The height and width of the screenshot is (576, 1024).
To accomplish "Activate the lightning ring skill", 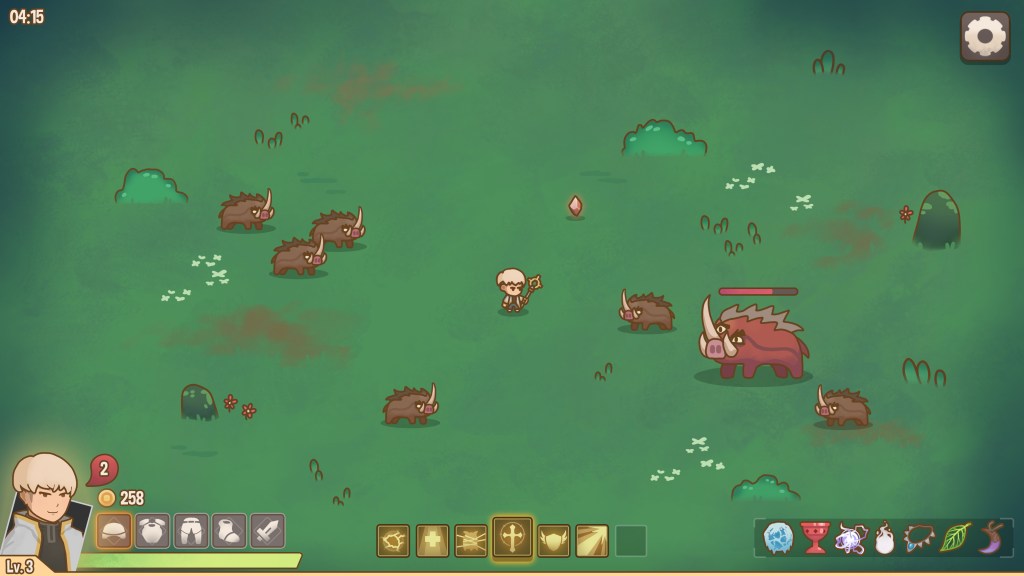I will click(x=393, y=541).
